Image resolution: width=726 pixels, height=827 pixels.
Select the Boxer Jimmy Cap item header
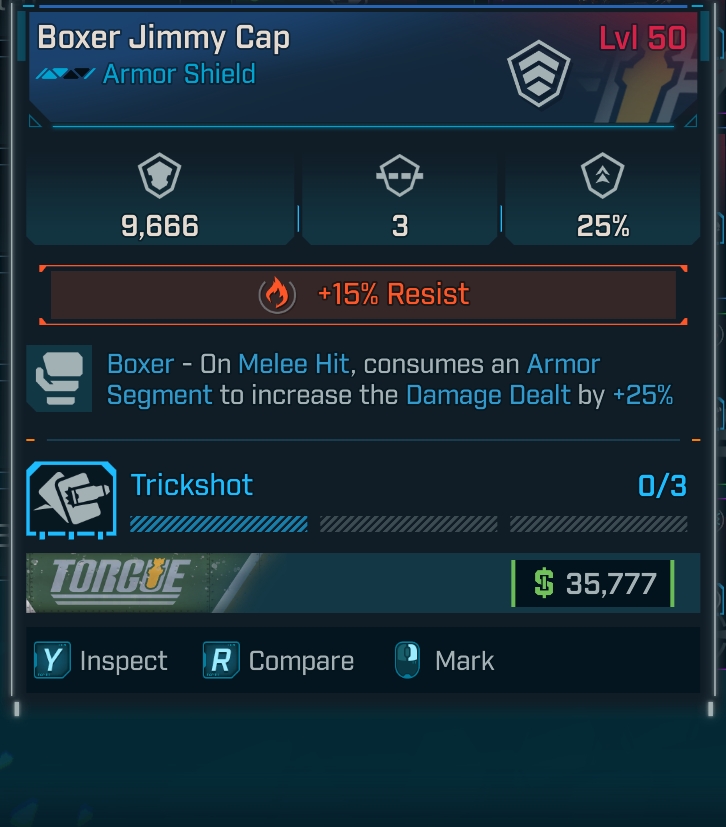(163, 39)
